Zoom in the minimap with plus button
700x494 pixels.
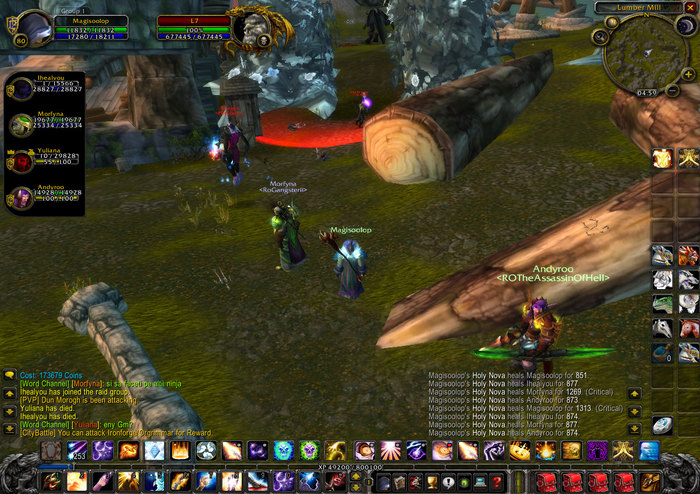(x=689, y=74)
